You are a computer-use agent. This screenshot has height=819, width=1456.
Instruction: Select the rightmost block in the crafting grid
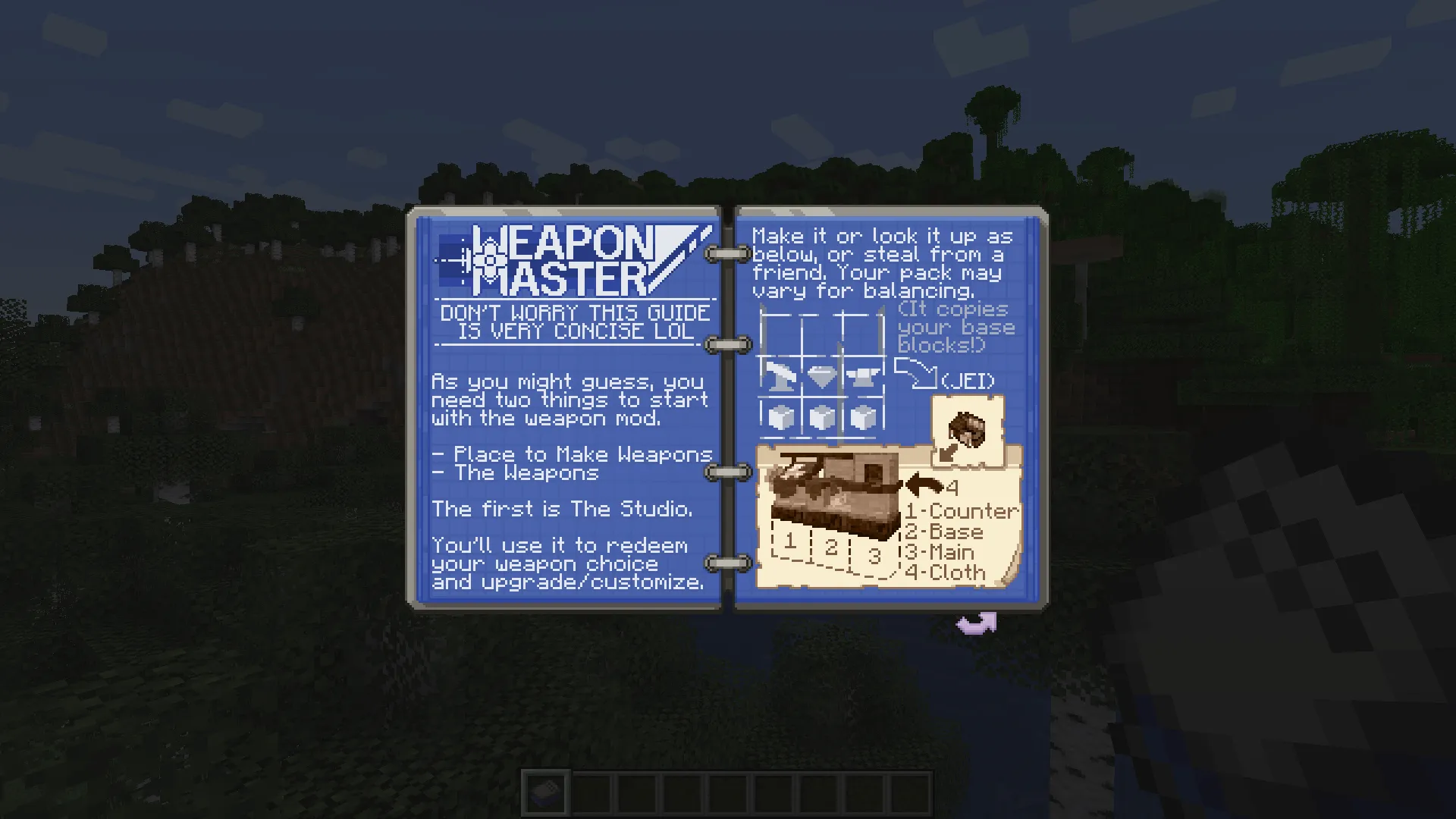point(864,416)
